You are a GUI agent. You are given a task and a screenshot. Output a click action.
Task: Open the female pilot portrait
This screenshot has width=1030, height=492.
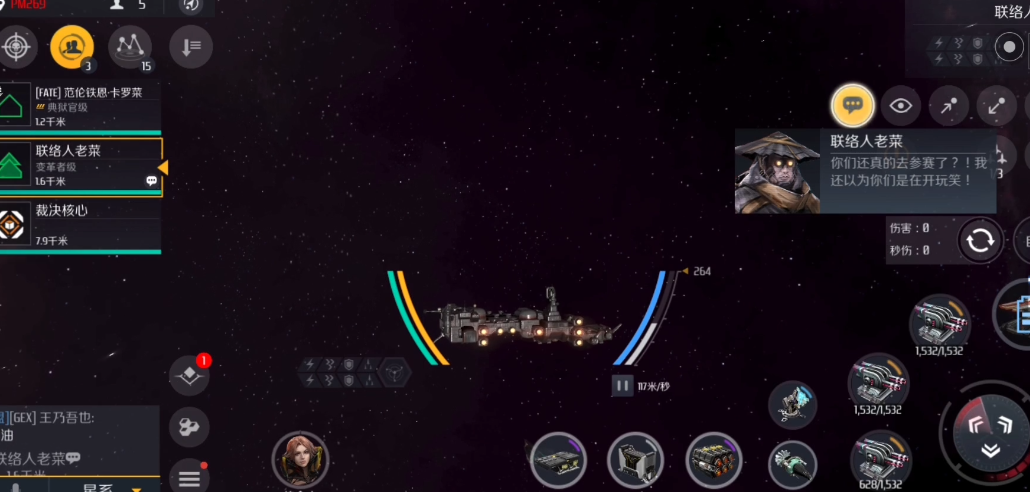(300, 459)
